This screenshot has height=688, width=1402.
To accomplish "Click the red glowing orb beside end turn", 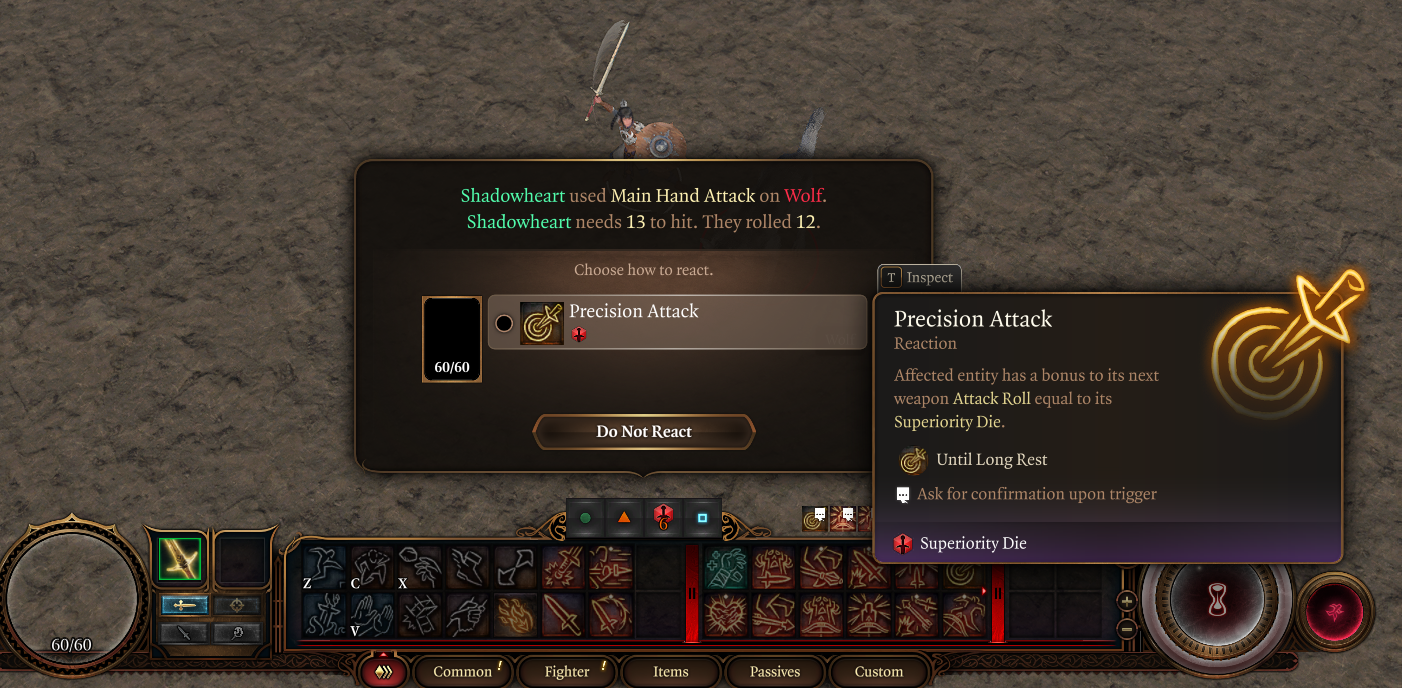I will pos(1335,610).
